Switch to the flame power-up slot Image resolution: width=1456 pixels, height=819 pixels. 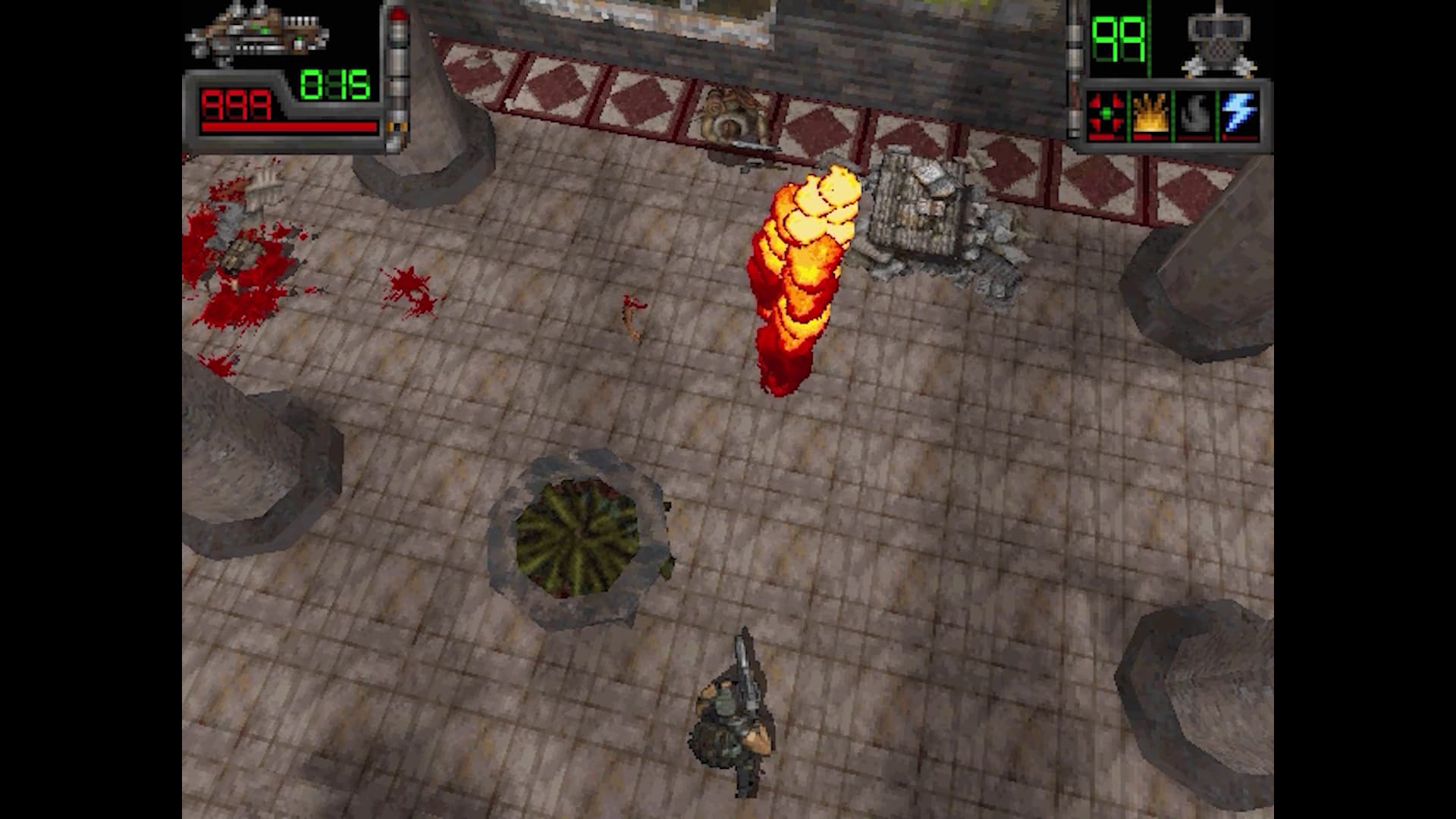tap(1149, 114)
